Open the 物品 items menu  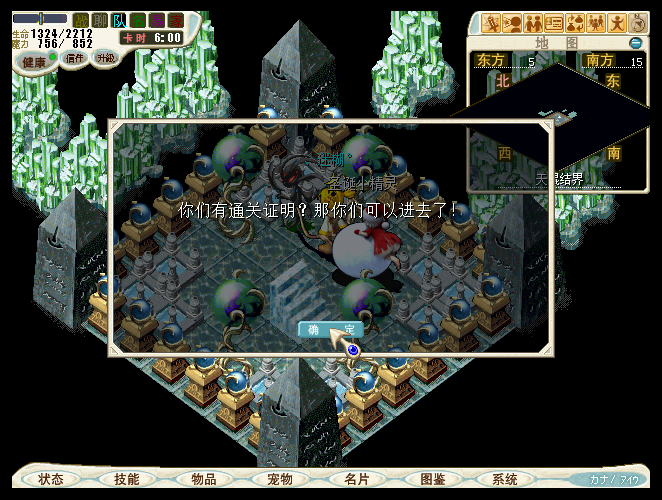point(203,479)
